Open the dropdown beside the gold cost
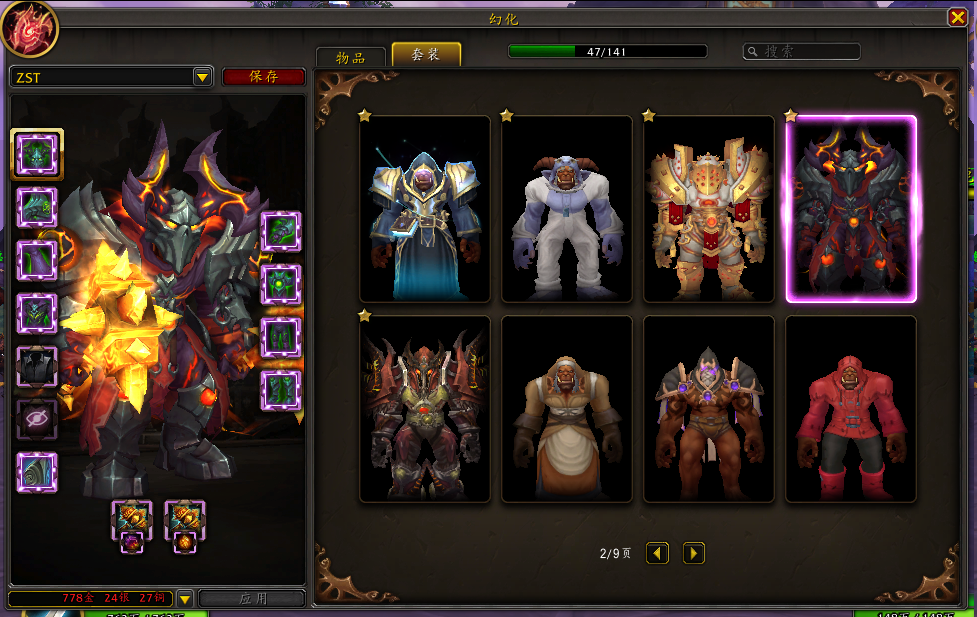This screenshot has height=617, width=977. 184,598
